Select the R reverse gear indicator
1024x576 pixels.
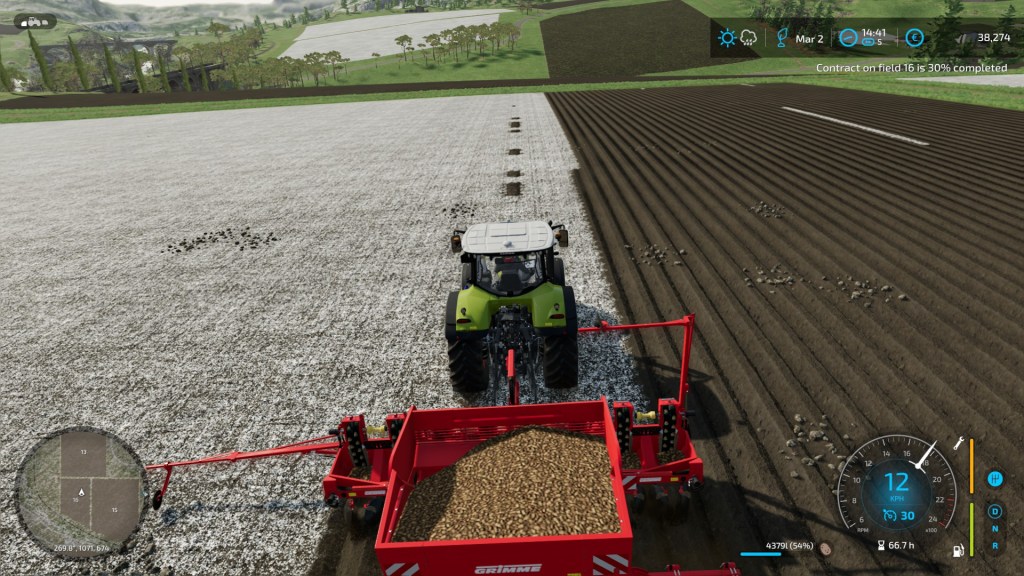(x=995, y=546)
